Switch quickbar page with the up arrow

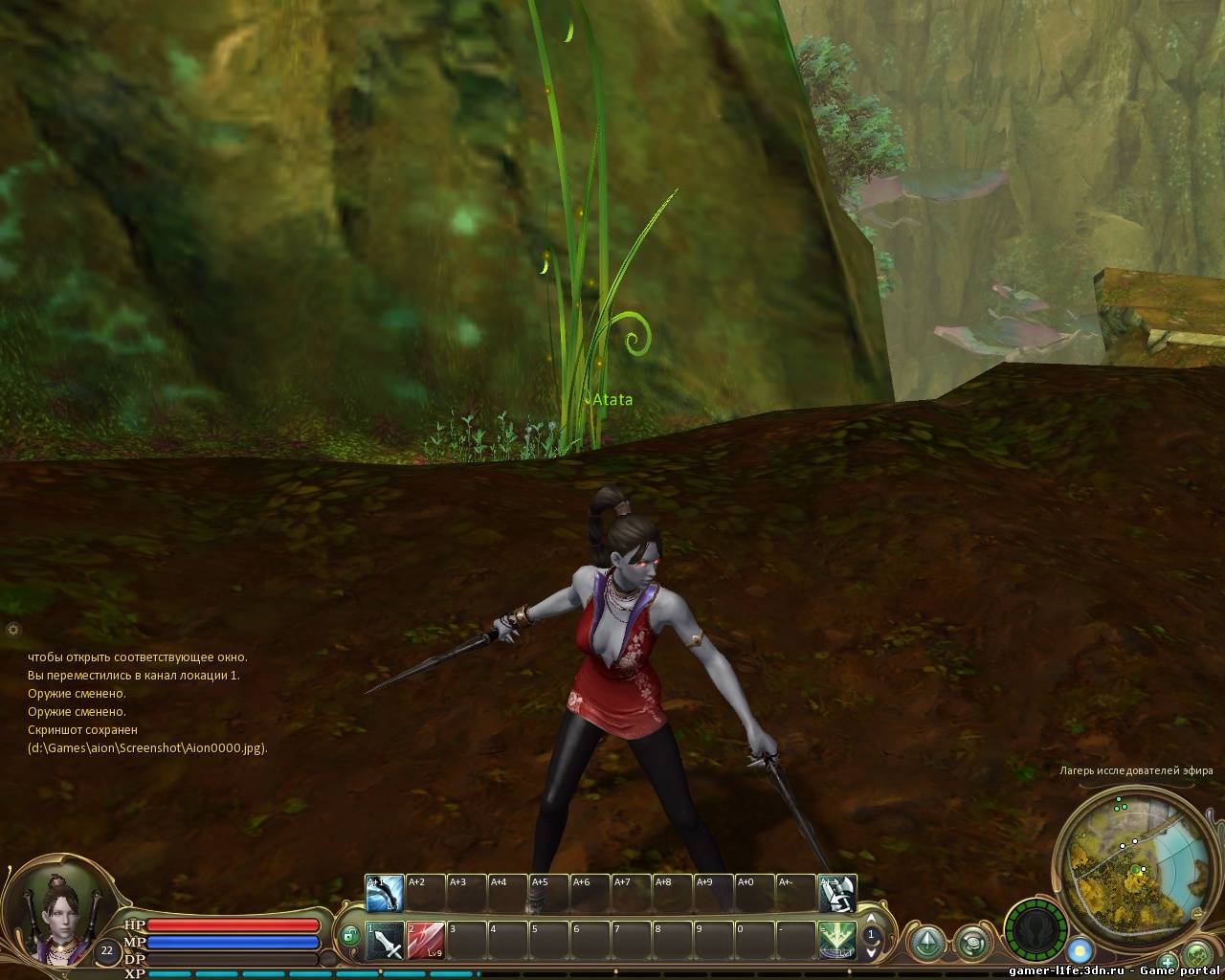click(x=871, y=920)
